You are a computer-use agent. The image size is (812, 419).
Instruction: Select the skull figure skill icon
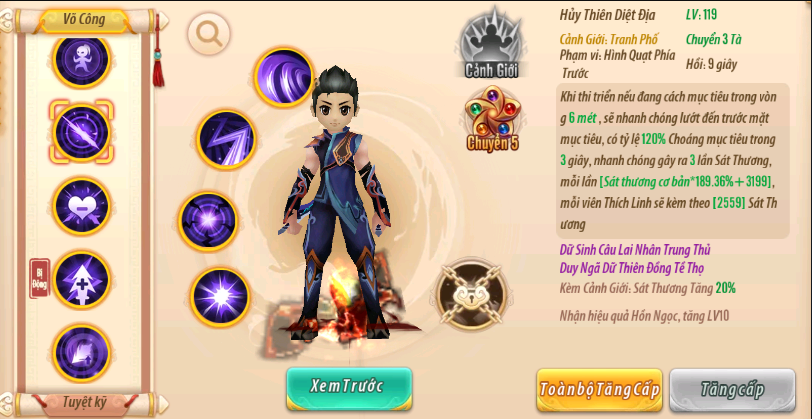pyautogui.click(x=81, y=59)
